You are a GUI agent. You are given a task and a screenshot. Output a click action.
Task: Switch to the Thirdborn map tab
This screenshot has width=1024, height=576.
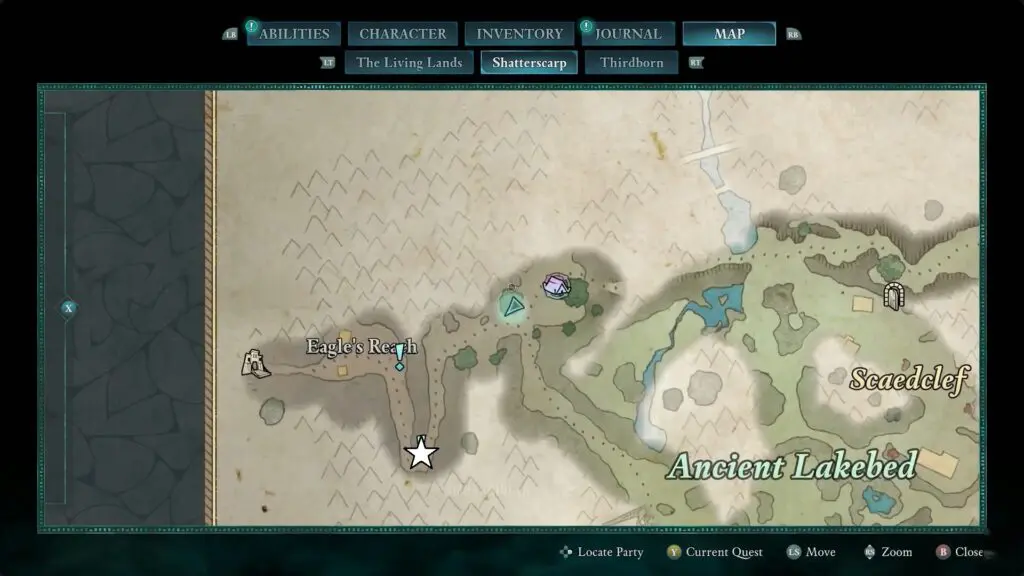coord(631,62)
